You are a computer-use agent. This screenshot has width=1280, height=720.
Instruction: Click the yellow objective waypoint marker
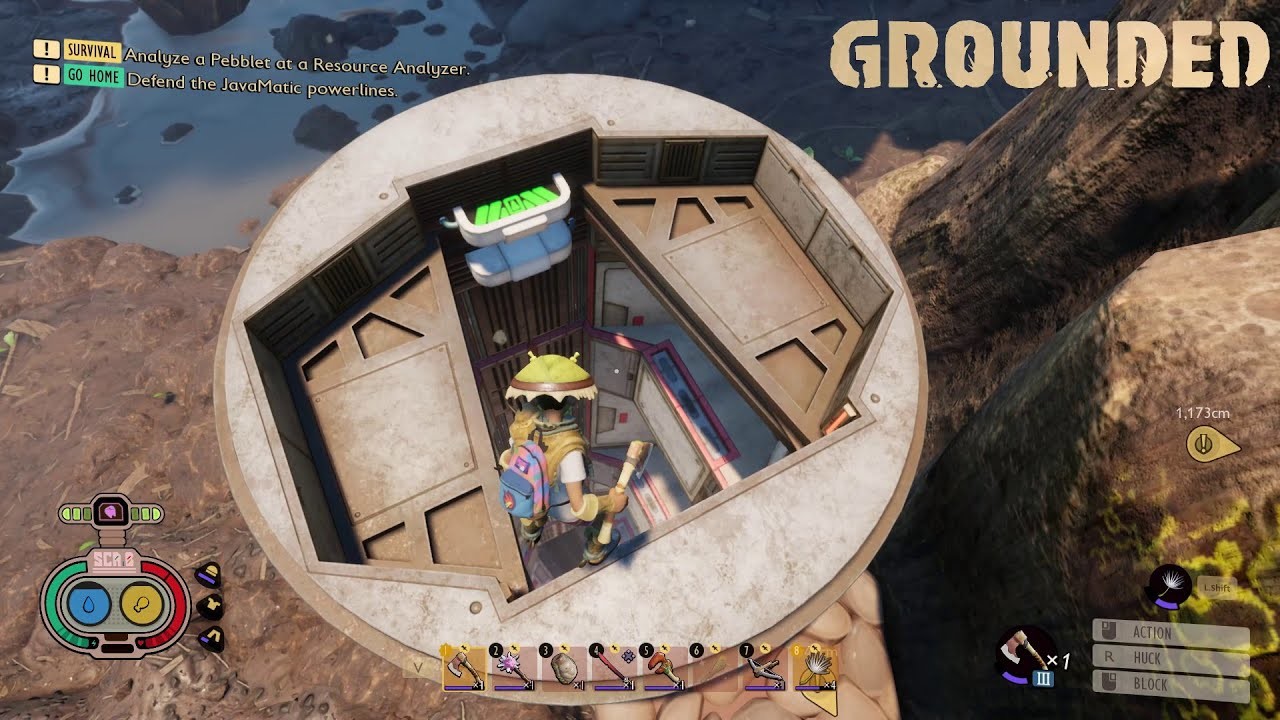(x=1204, y=443)
